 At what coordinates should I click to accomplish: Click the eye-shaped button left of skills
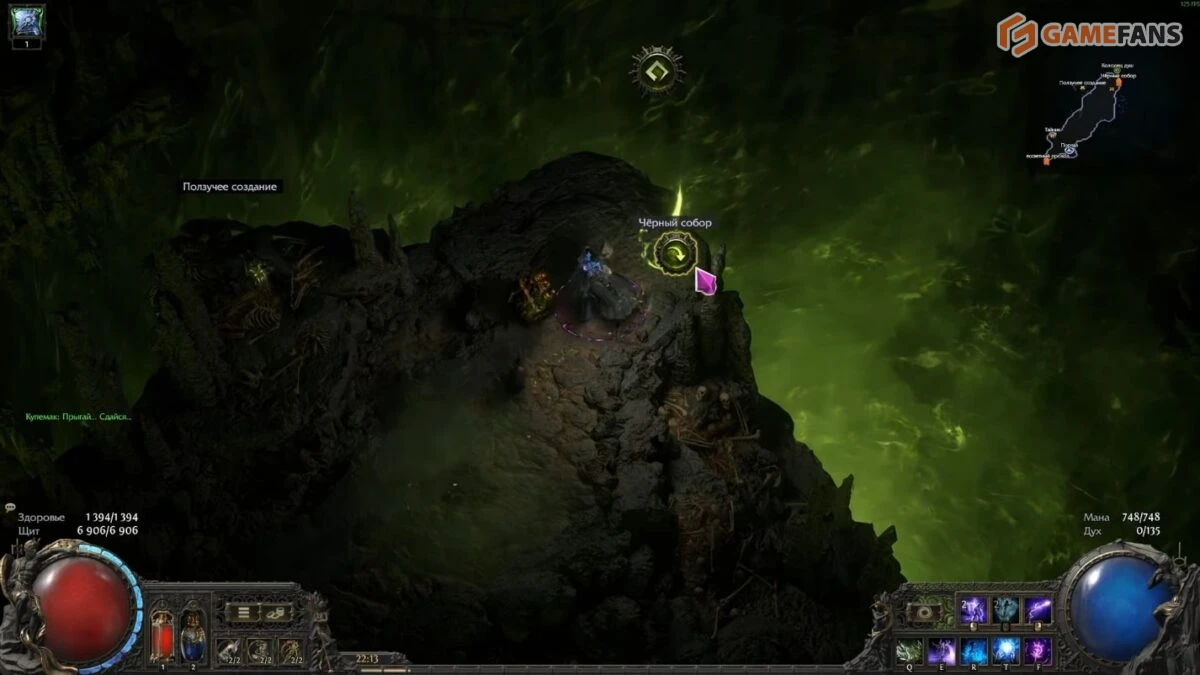point(922,612)
